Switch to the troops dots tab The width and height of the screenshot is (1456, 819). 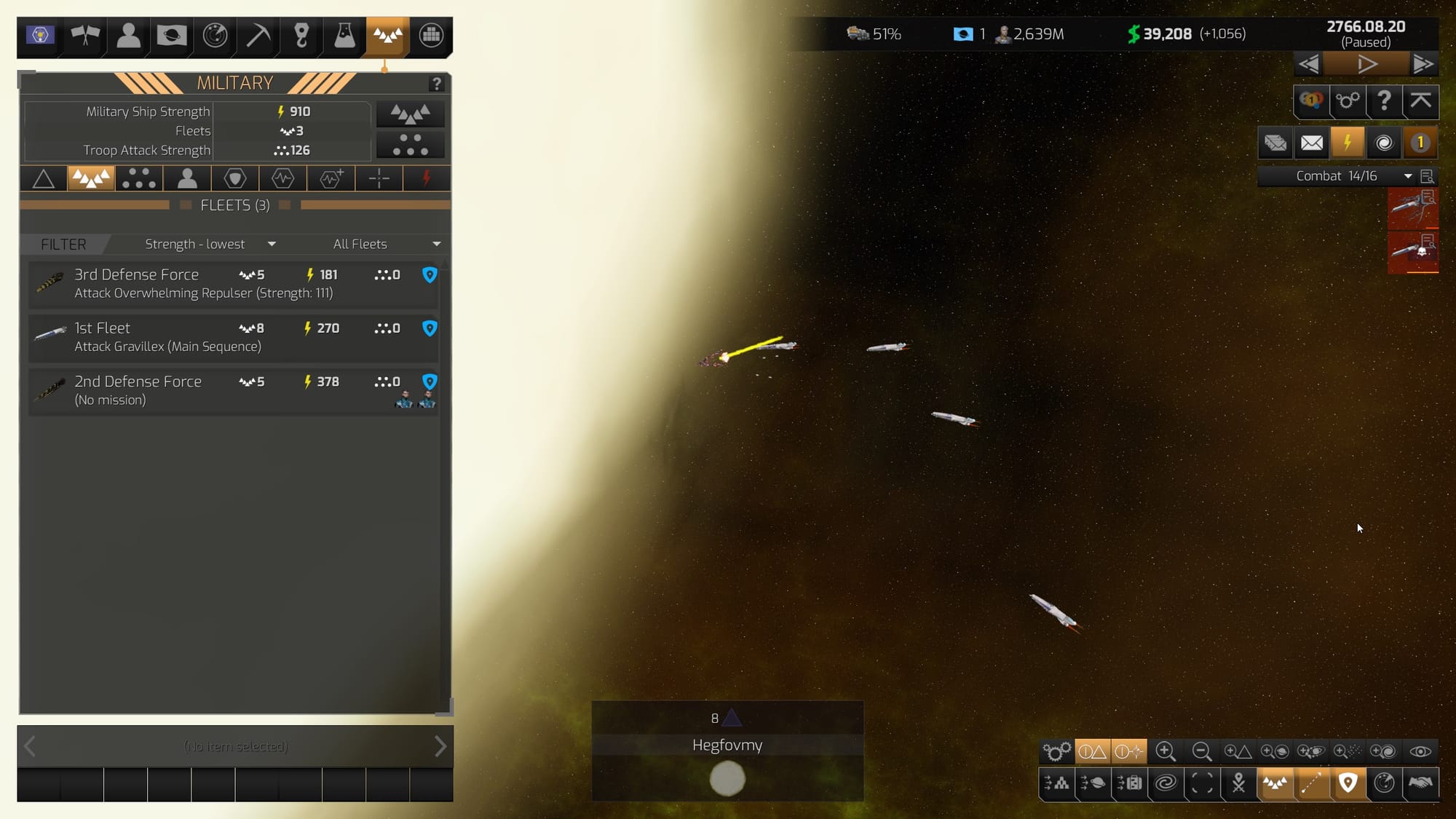138,178
